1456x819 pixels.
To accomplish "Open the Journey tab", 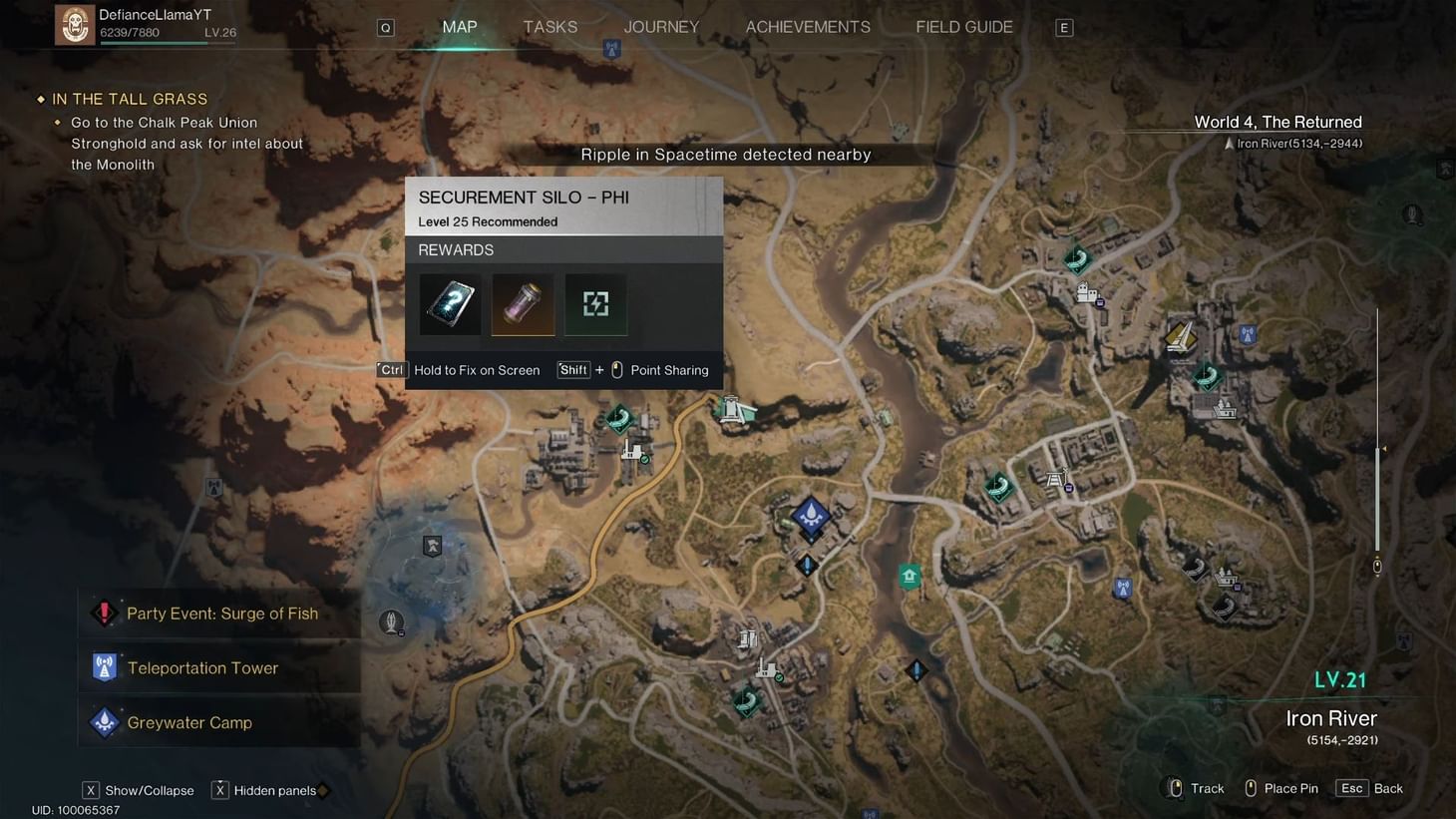I will click(661, 27).
